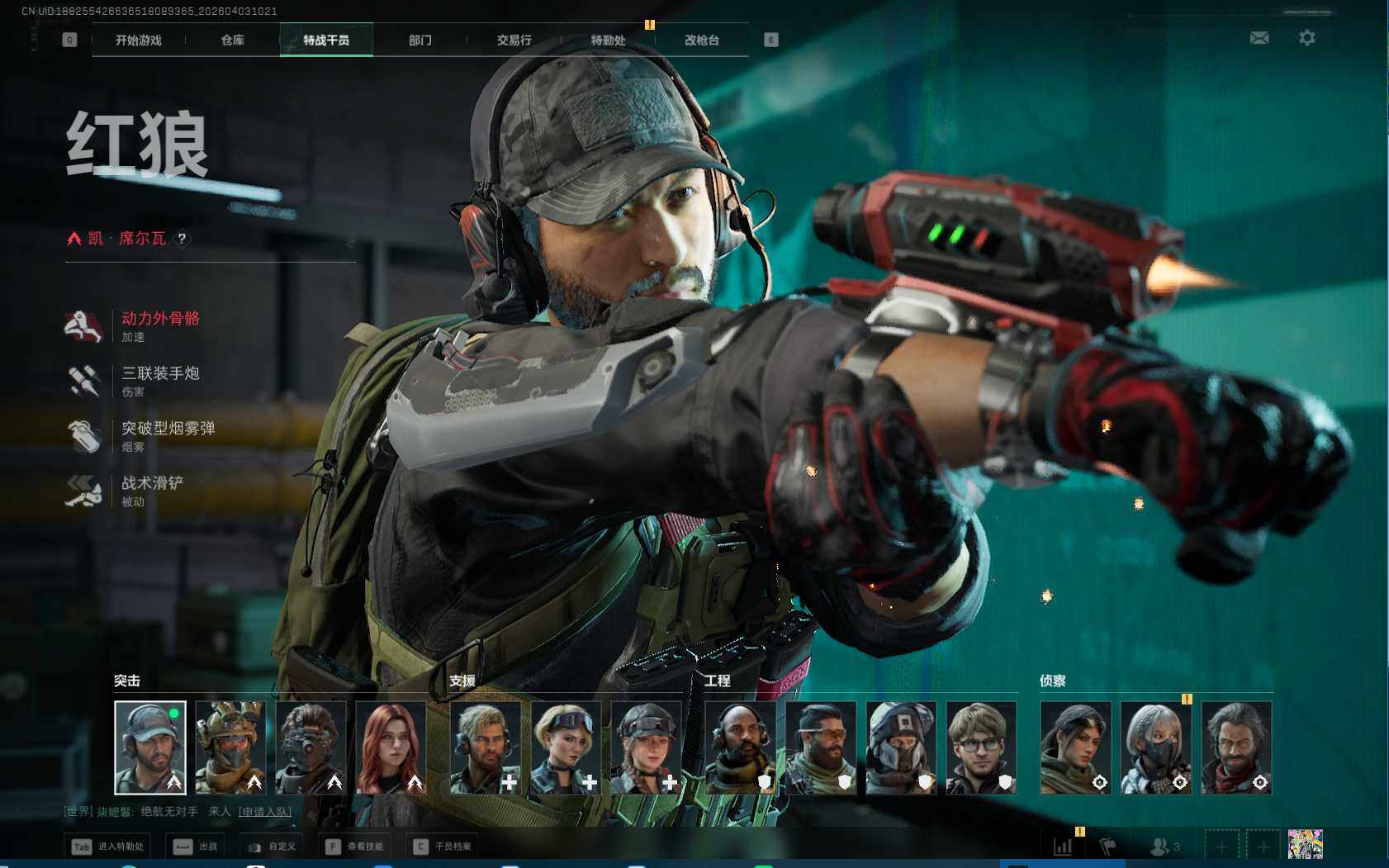Open the 开始游戏 tab

coord(138,40)
